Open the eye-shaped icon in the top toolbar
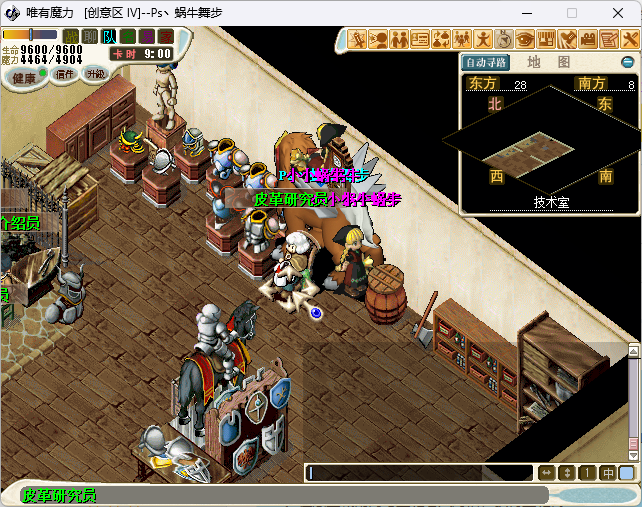The height and width of the screenshot is (507, 642). (525, 39)
